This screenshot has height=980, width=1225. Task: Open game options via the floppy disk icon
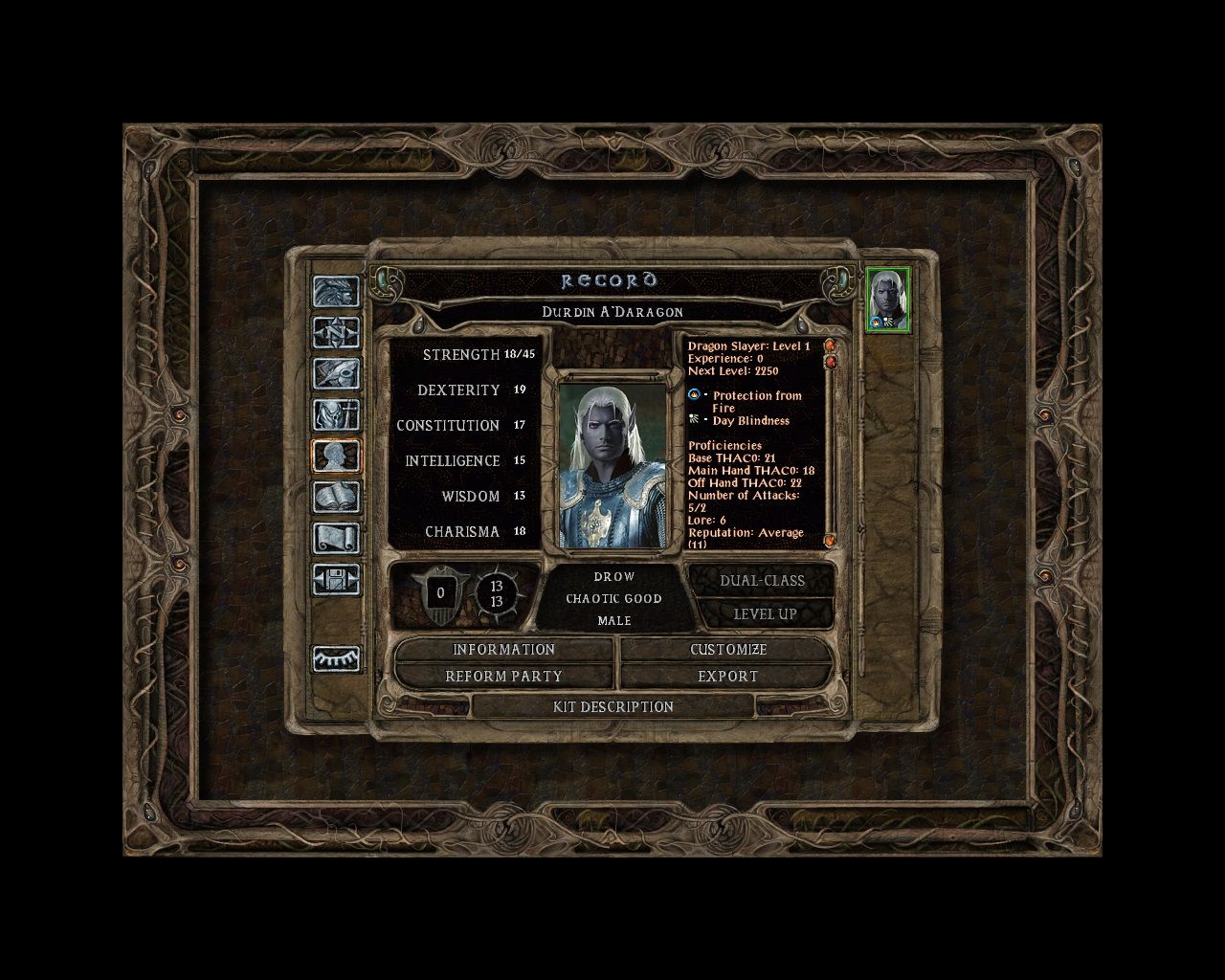[x=337, y=582]
